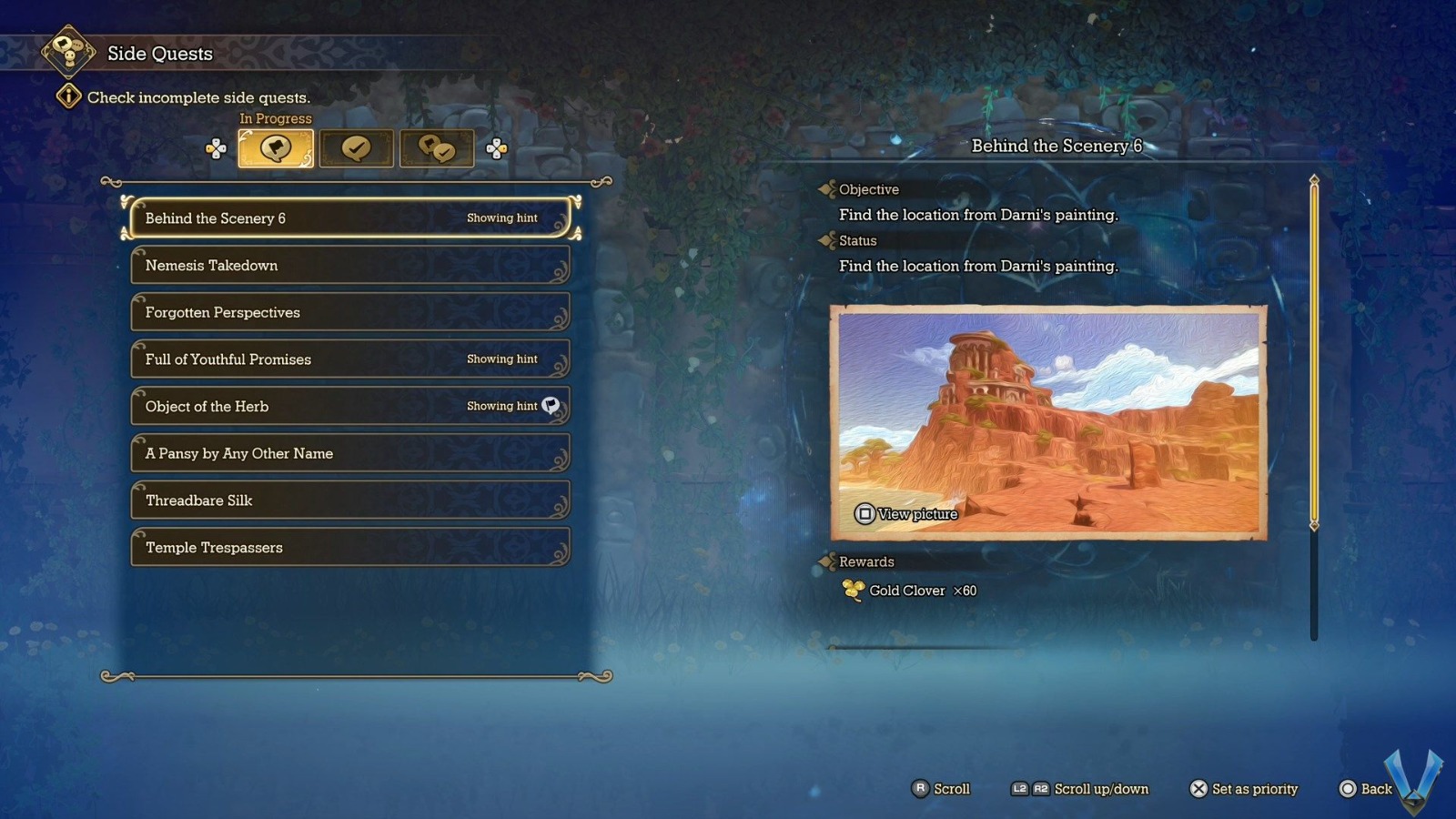Expand the Nemesis Takedown quest entry
This screenshot has height=819, width=1456.
(350, 265)
